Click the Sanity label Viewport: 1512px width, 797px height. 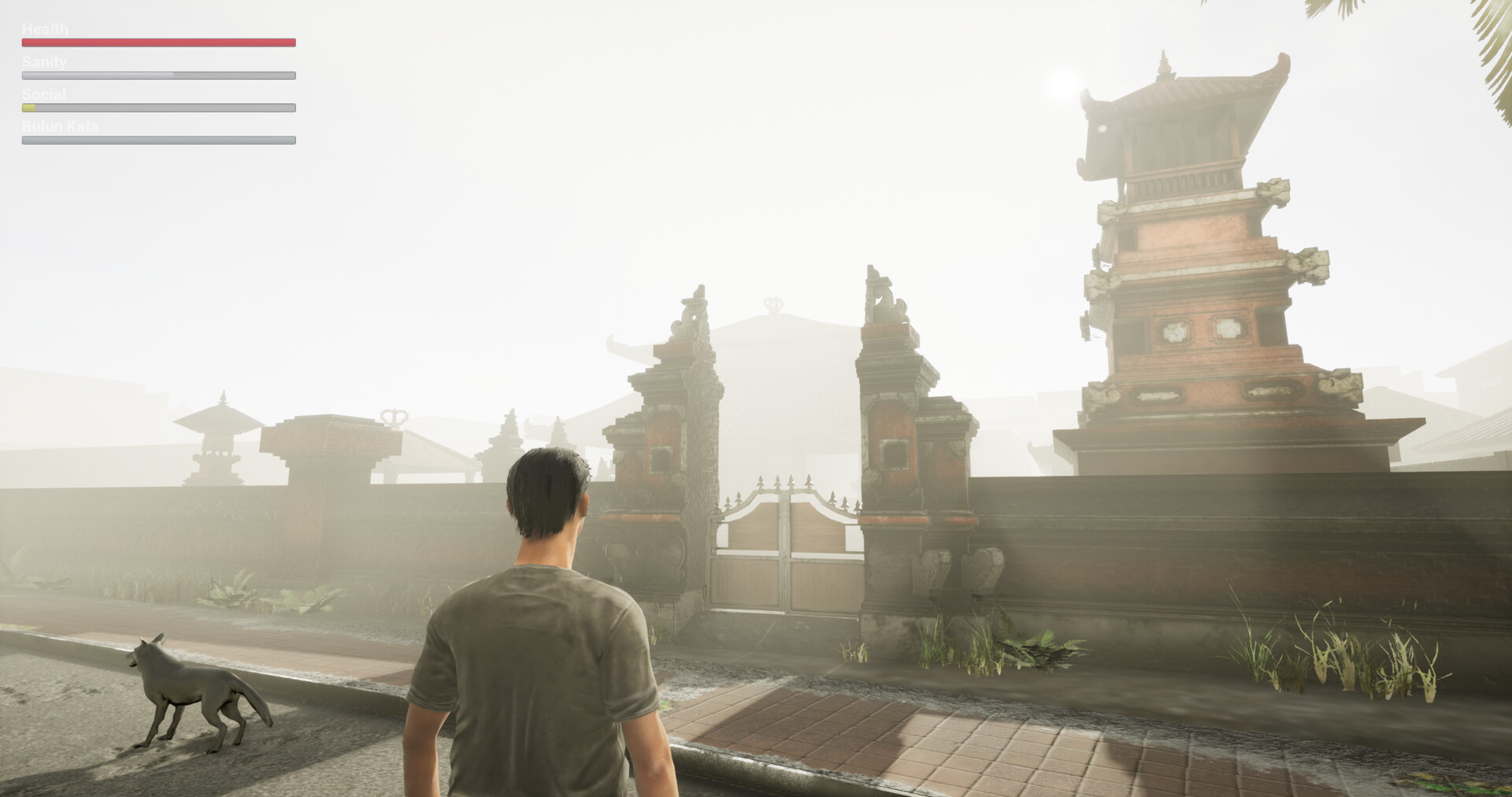click(x=43, y=61)
